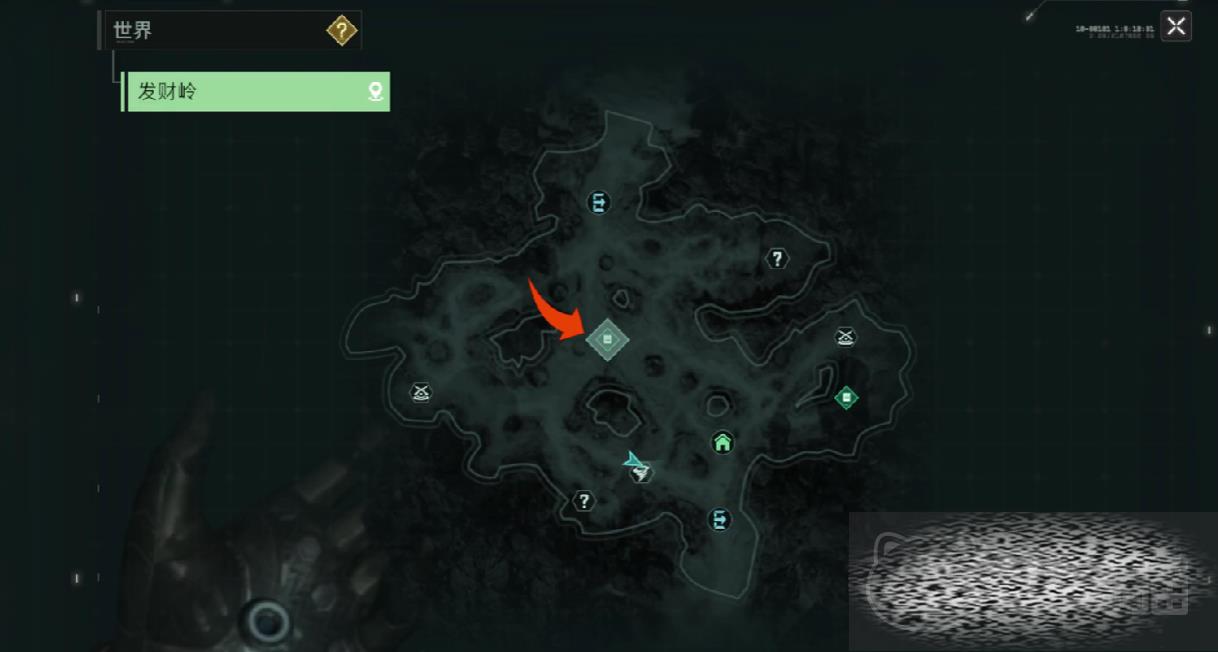Open the gold question mark help icon
This screenshot has height=652, width=1218.
coord(341,31)
